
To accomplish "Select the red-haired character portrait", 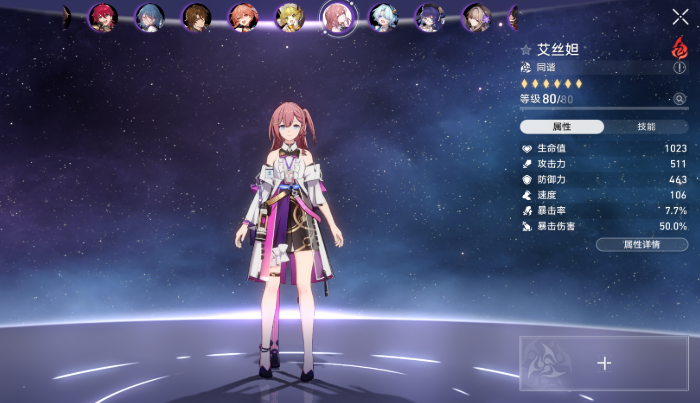I will point(103,17).
